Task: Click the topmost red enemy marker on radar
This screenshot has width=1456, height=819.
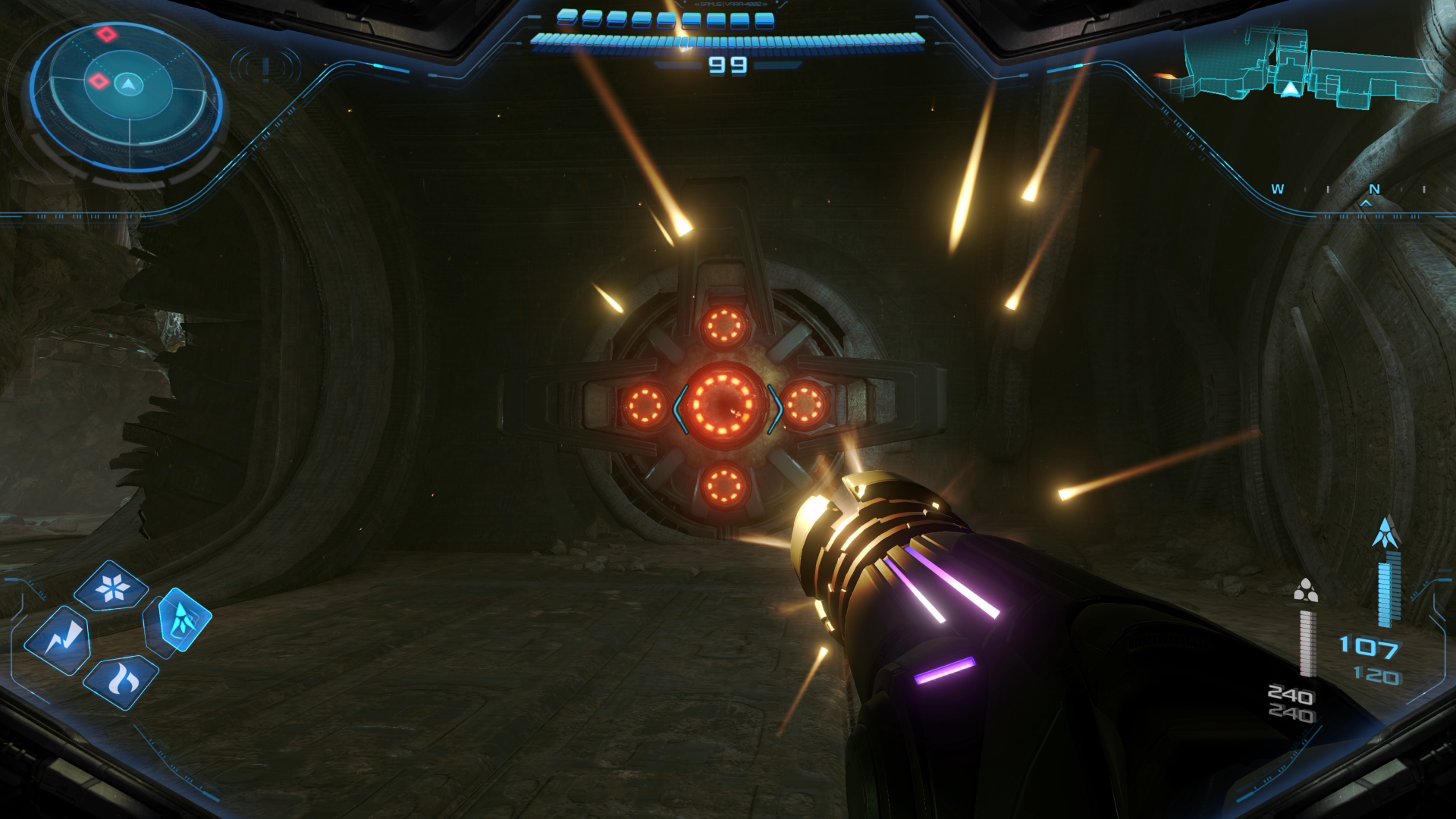Action: click(105, 34)
